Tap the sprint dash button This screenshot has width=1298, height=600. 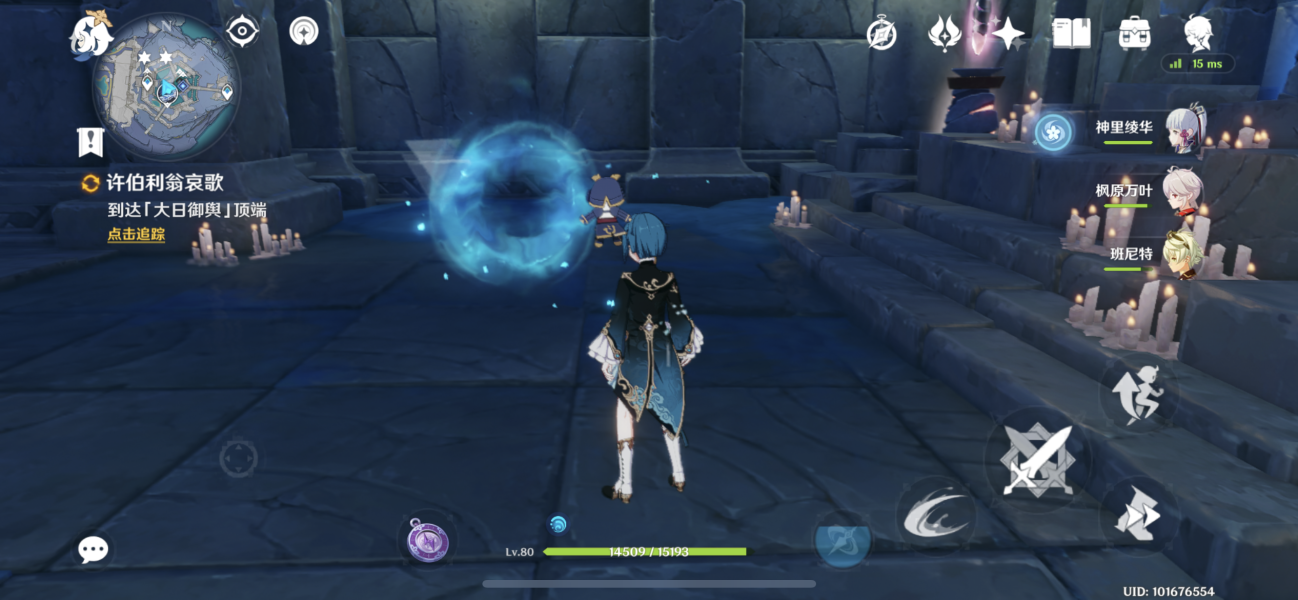click(x=1138, y=516)
